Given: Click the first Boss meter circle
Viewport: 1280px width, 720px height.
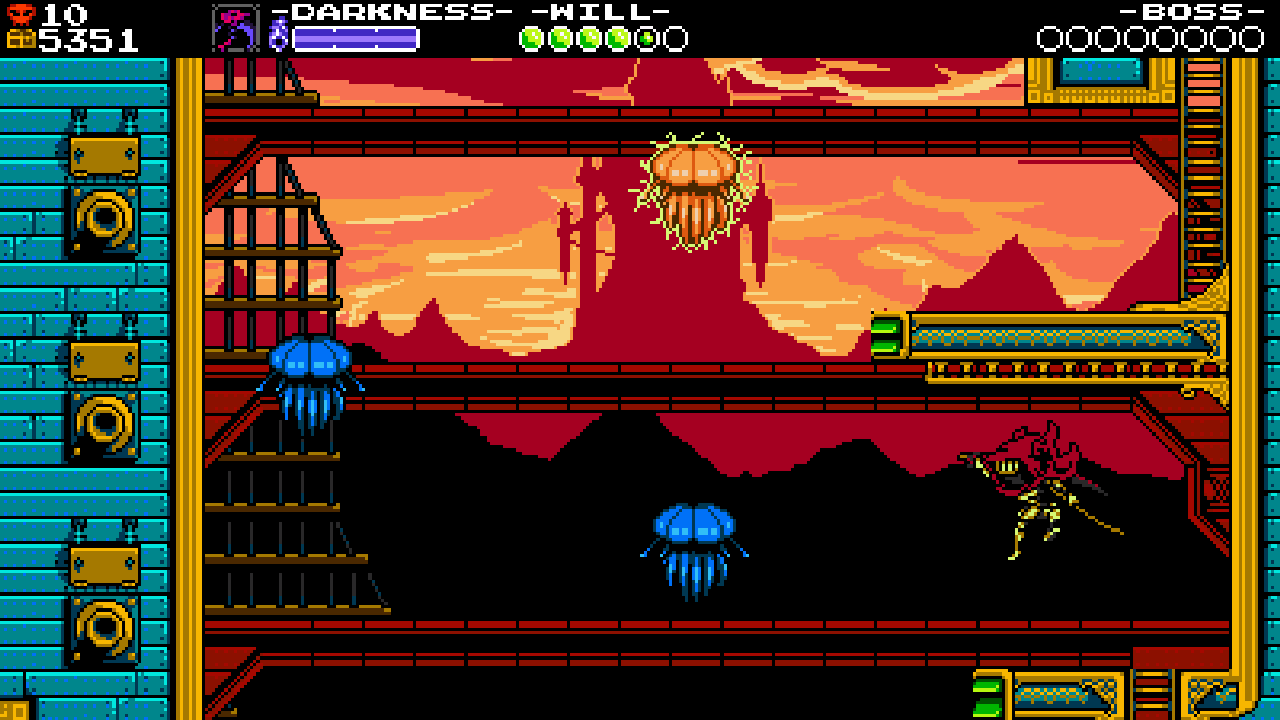Looking at the screenshot, I should [x=1047, y=38].
